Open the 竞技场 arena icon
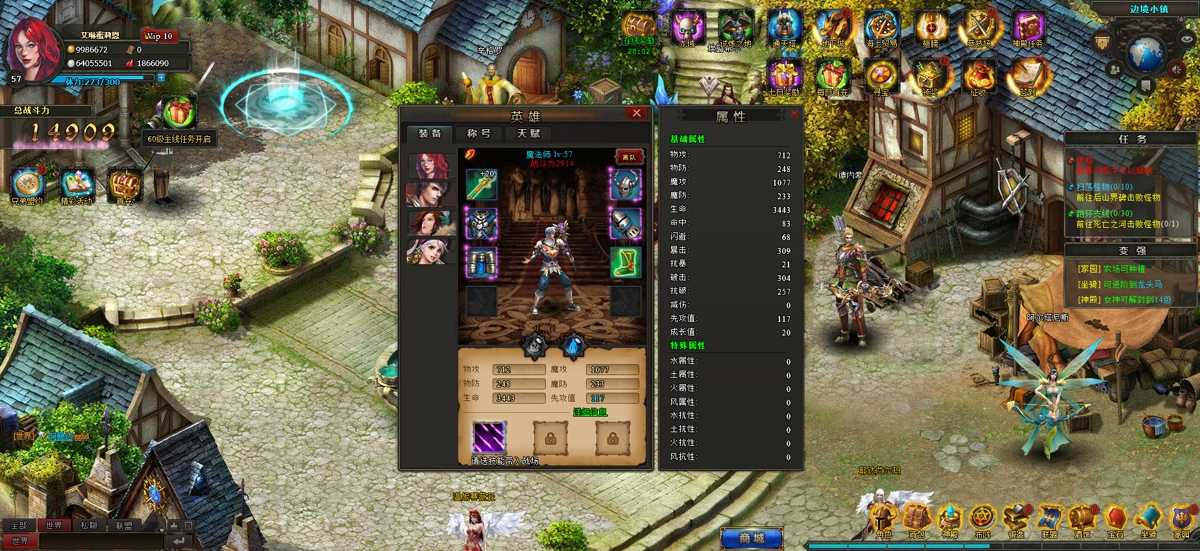The width and height of the screenshot is (1200, 551). point(976,28)
